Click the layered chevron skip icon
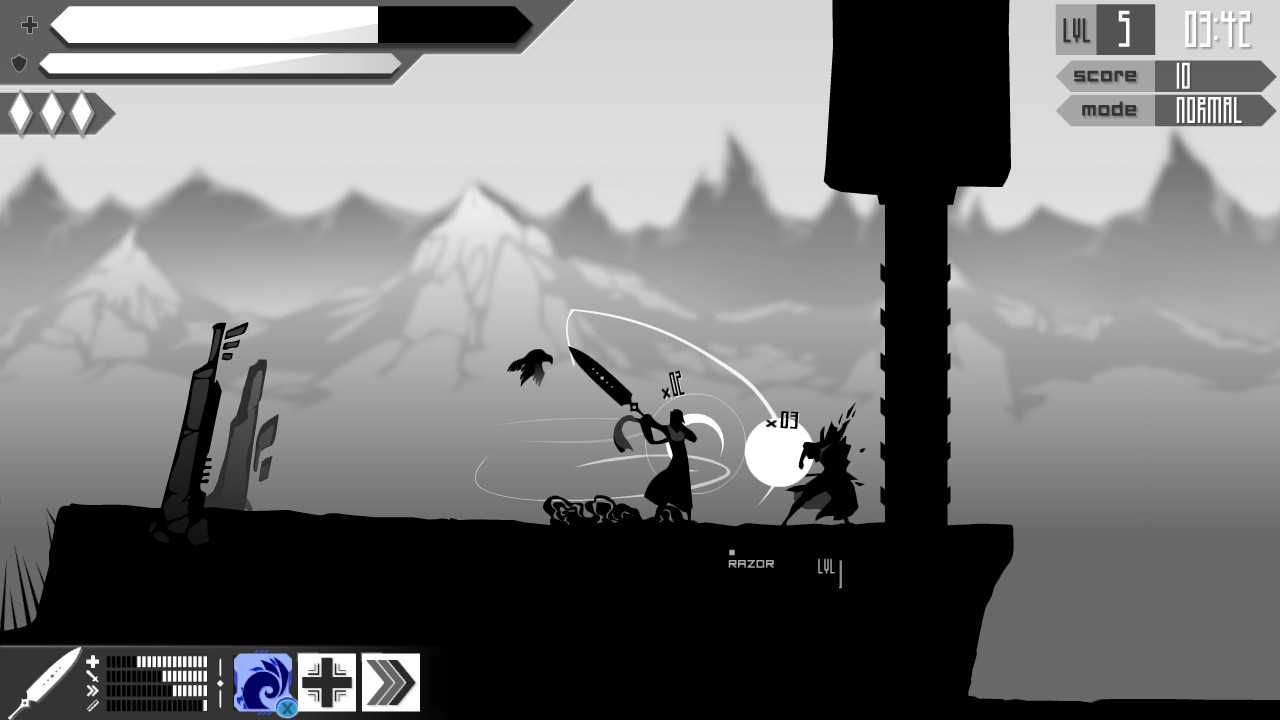Screen dimensions: 1280x720 tap(390, 682)
